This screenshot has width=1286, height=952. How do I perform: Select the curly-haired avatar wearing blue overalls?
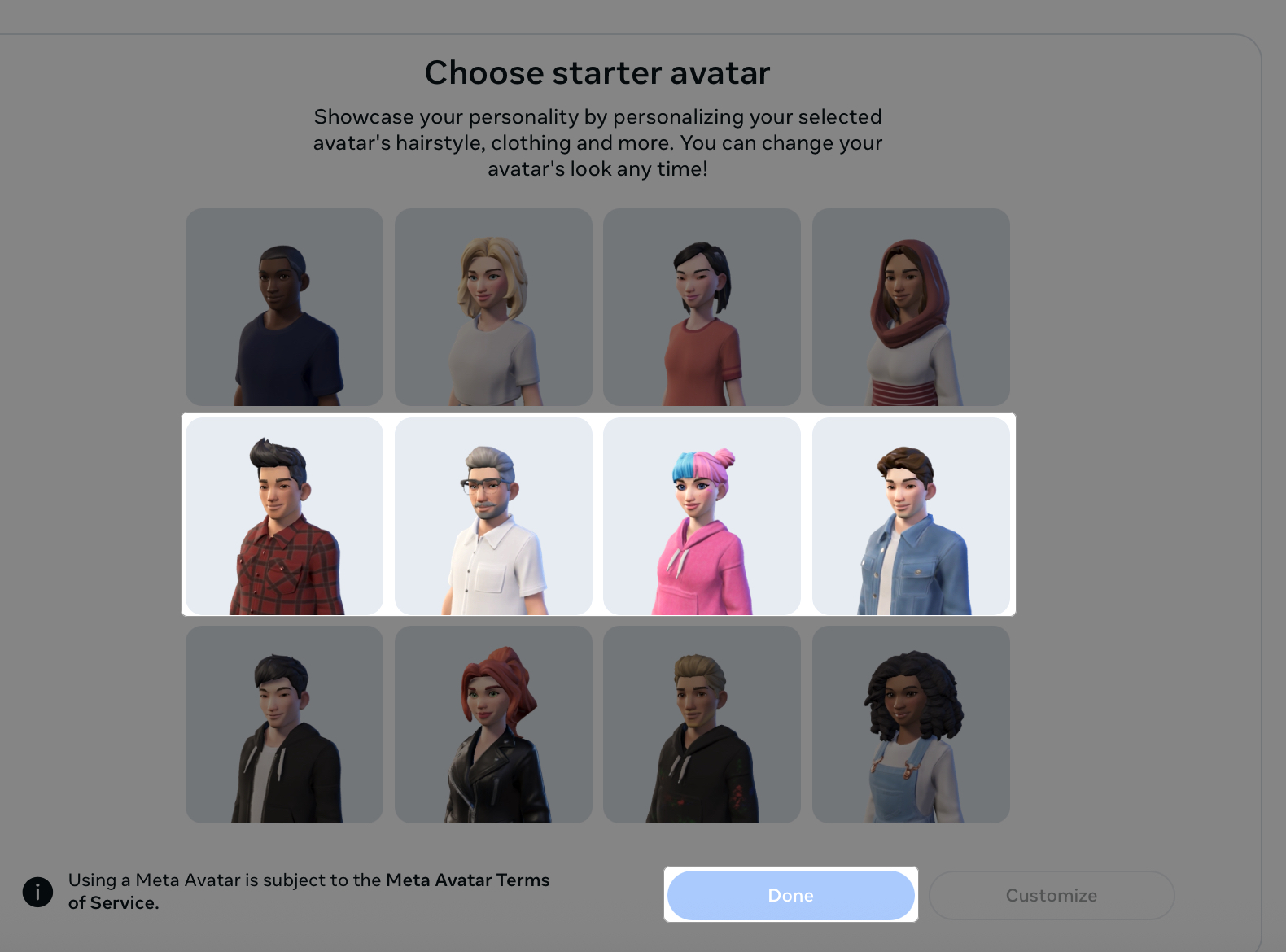coord(911,724)
